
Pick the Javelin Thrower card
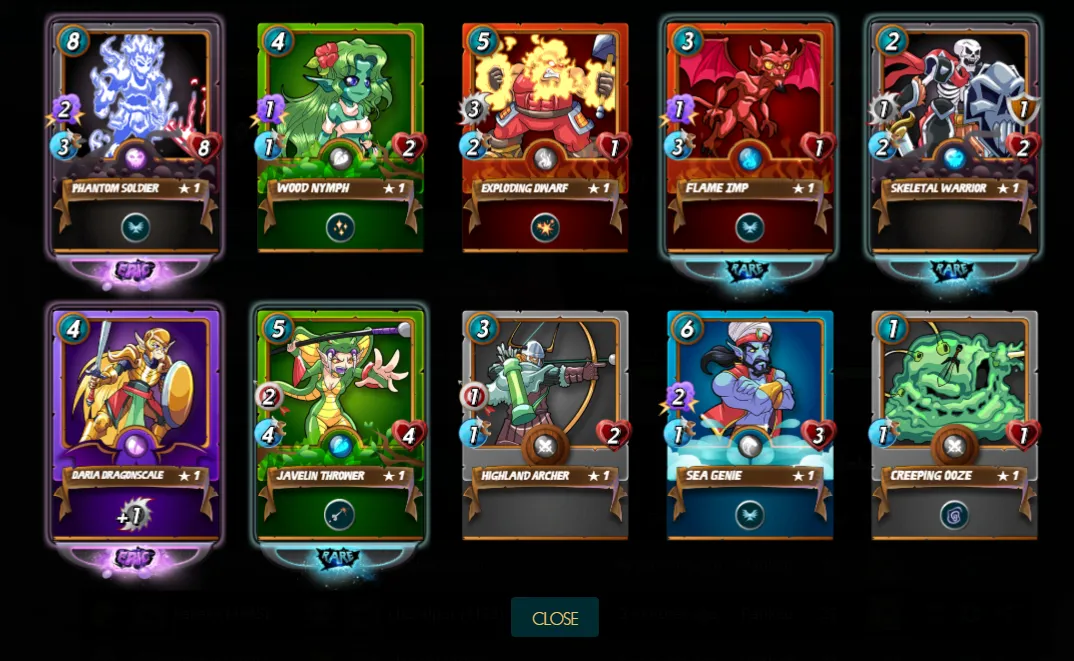click(x=340, y=425)
